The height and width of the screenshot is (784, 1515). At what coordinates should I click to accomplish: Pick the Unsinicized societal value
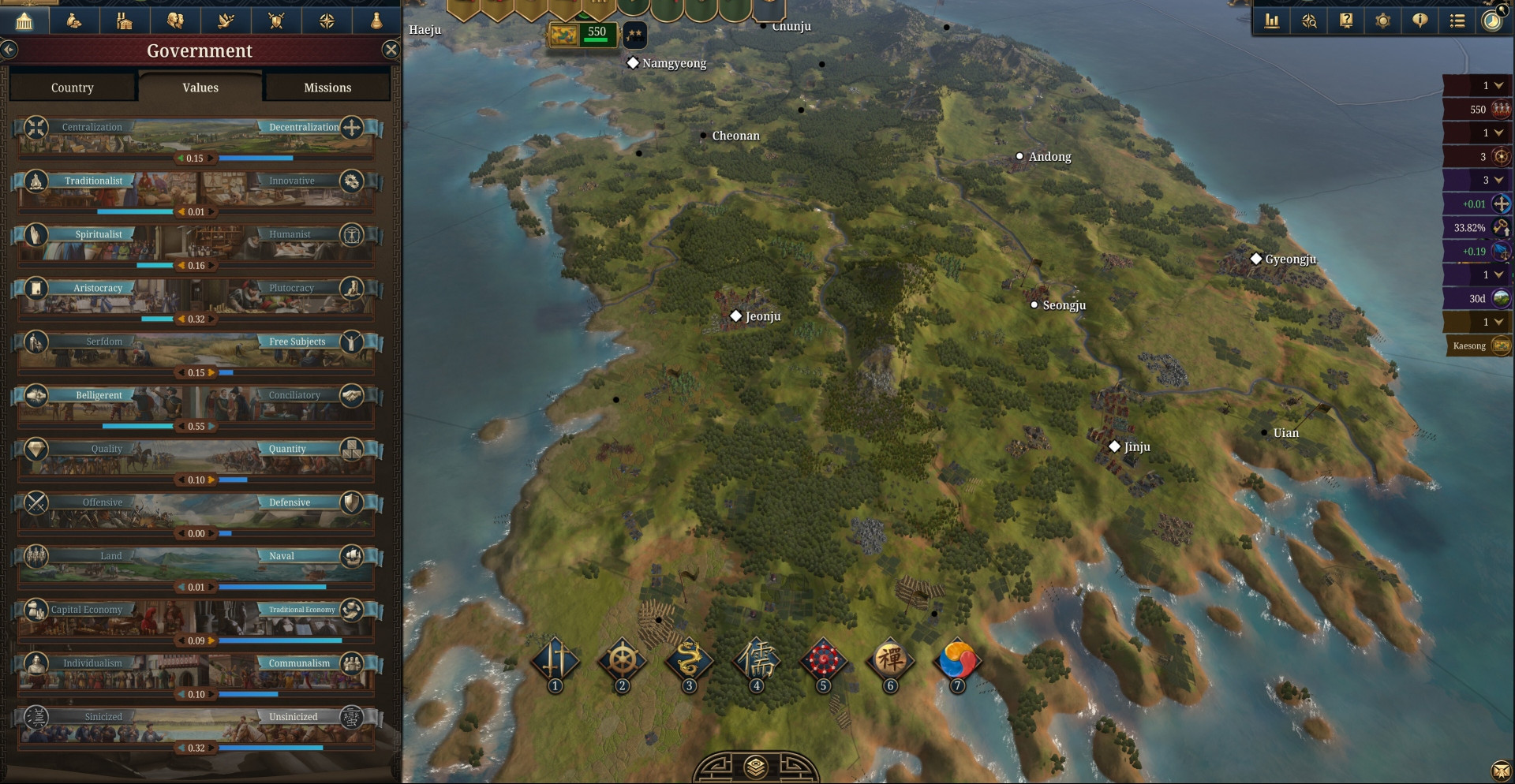[294, 717]
